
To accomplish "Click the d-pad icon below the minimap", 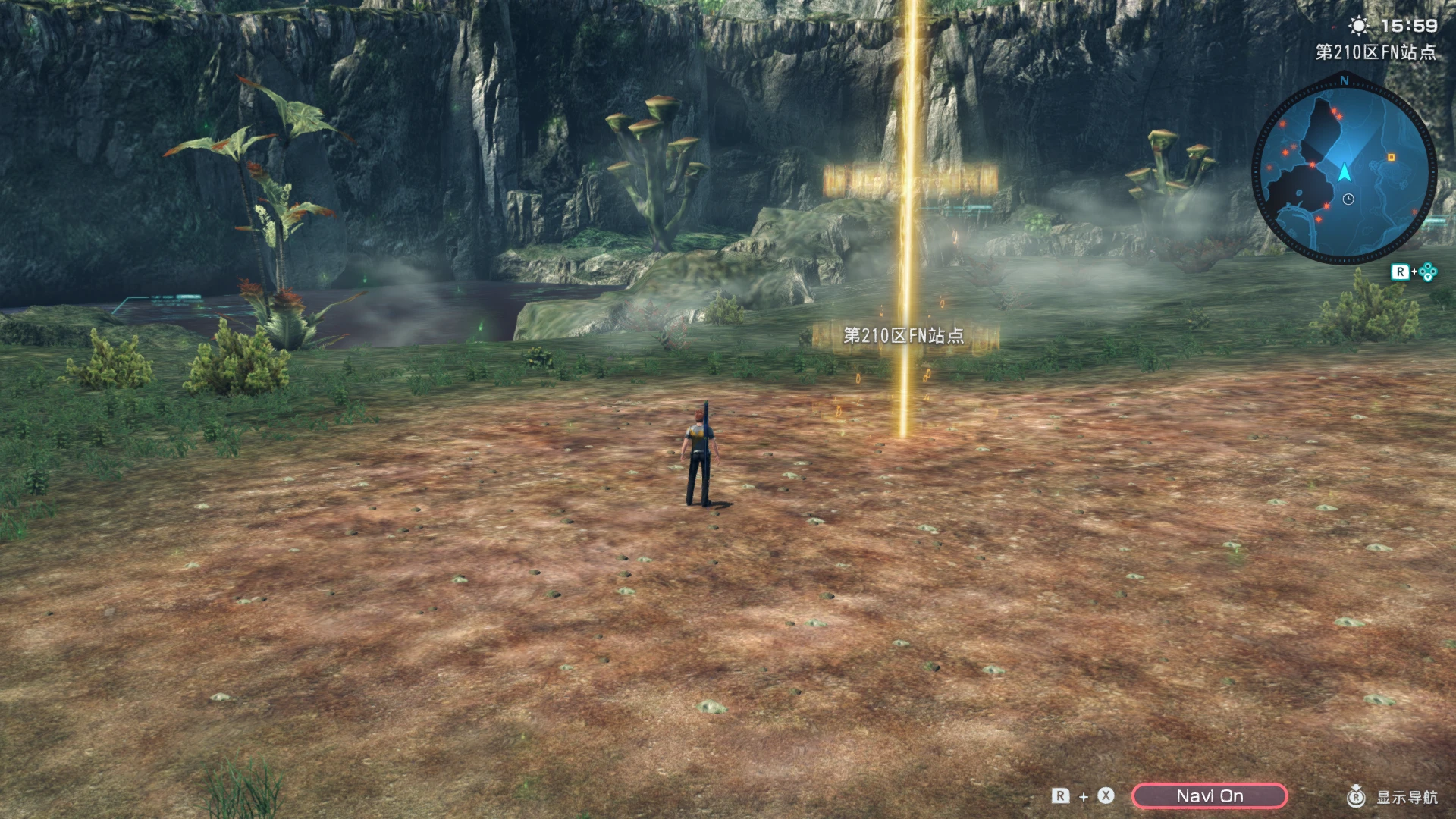I will pos(1427,271).
